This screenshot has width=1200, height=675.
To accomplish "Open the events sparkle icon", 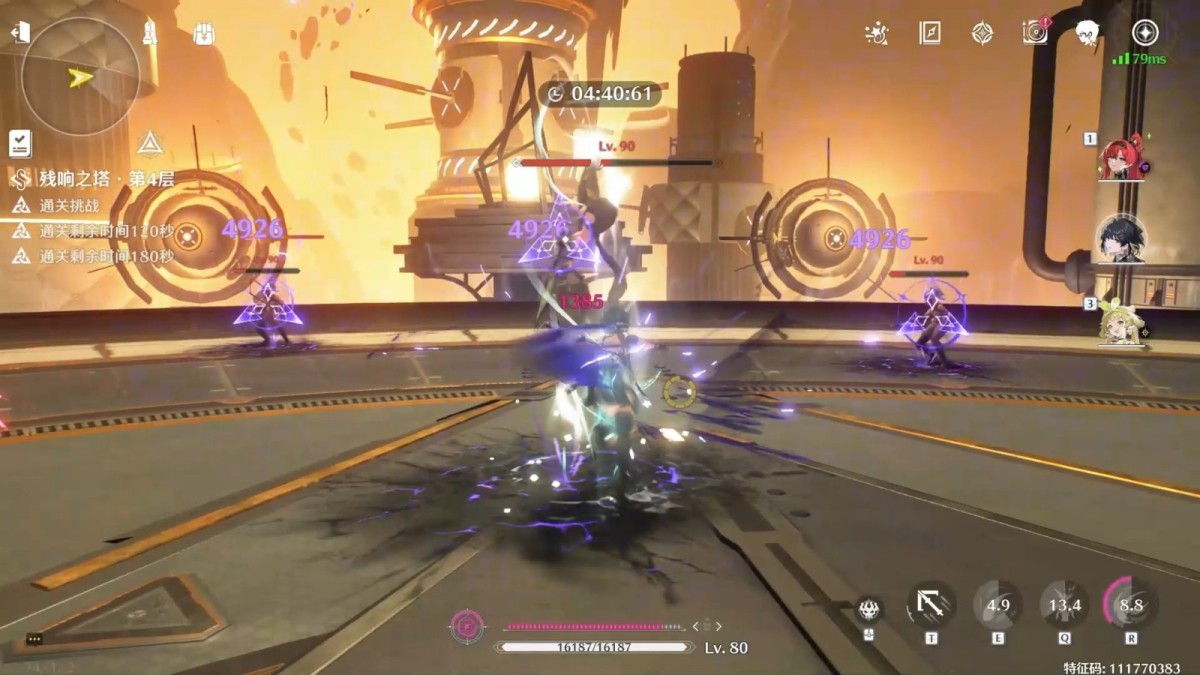I will tap(877, 33).
